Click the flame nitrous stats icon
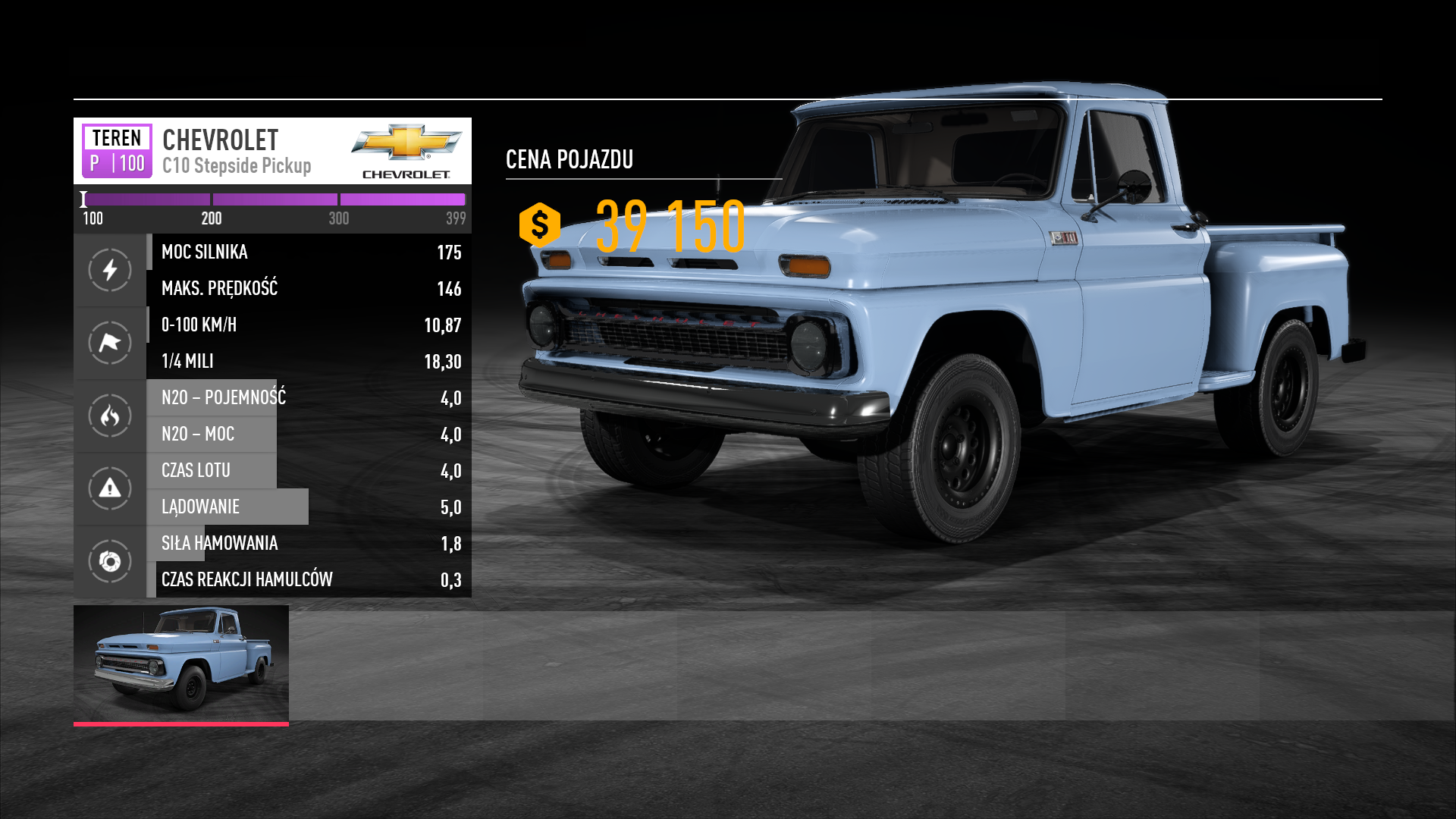Screen dimensions: 1456x819 [110, 416]
